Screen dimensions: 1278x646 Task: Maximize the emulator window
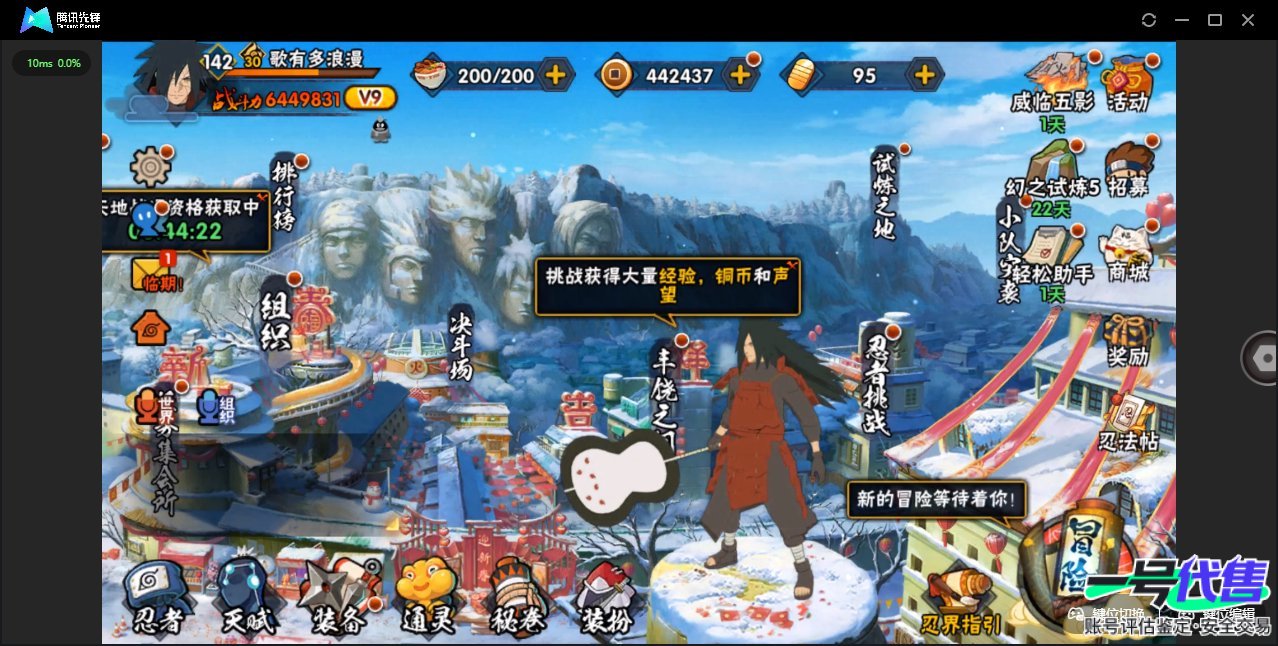pyautogui.click(x=1214, y=20)
